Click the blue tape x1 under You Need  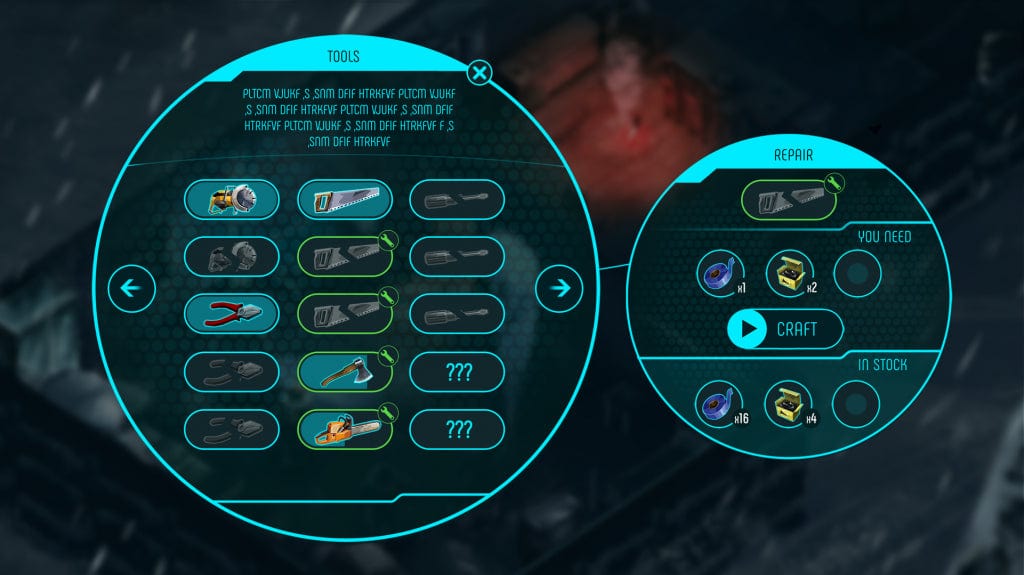point(722,273)
